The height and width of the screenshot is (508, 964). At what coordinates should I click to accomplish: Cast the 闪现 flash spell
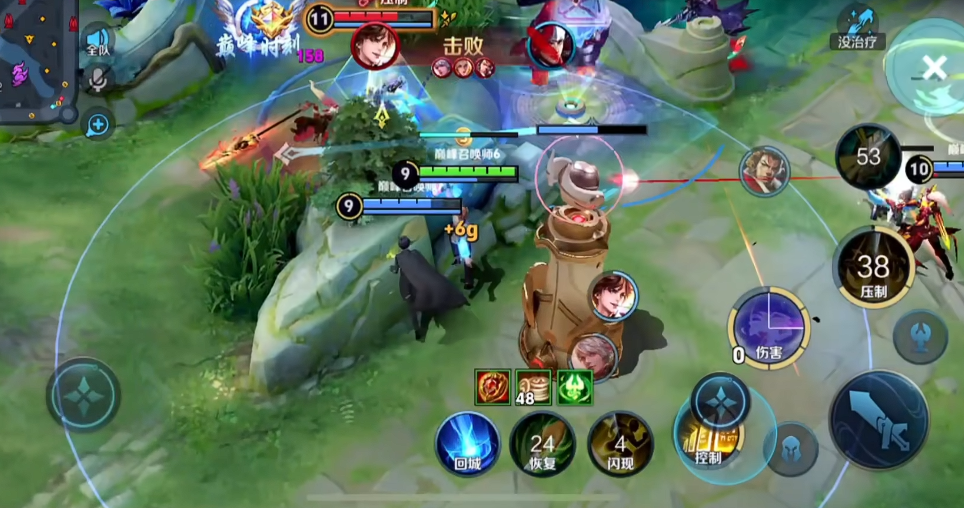point(620,443)
